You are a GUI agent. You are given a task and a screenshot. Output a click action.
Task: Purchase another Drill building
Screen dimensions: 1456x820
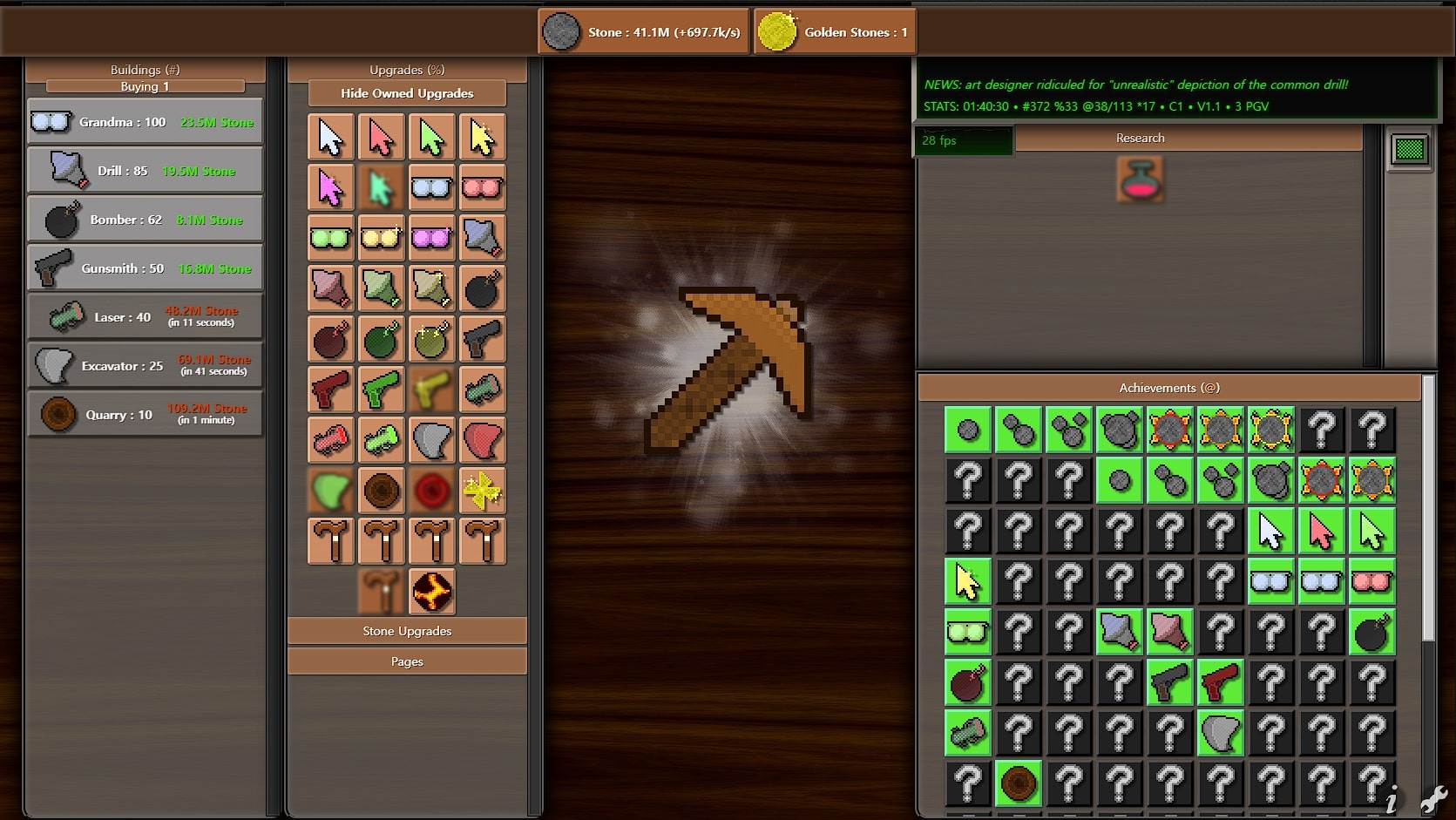pos(145,171)
